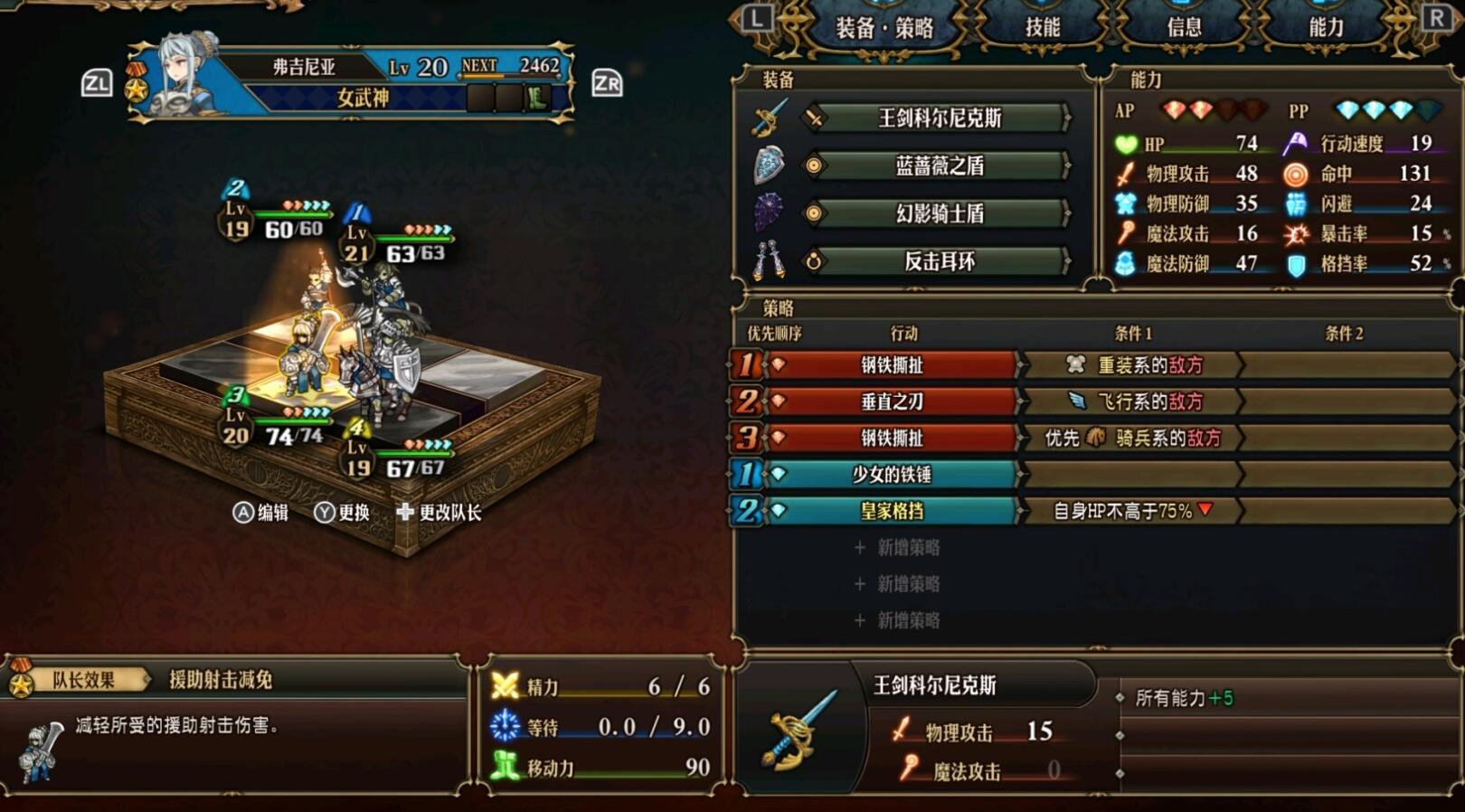Choose the 皇家格挡 tactic row
The height and width of the screenshot is (812, 1465).
pos(891,511)
